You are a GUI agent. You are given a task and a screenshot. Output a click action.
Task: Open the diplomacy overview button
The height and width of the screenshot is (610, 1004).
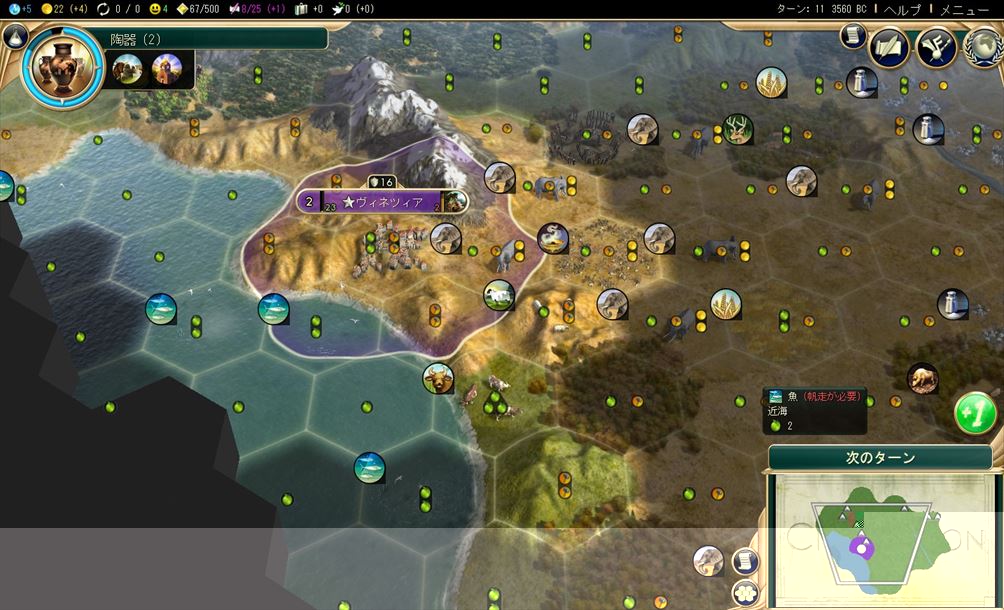936,47
